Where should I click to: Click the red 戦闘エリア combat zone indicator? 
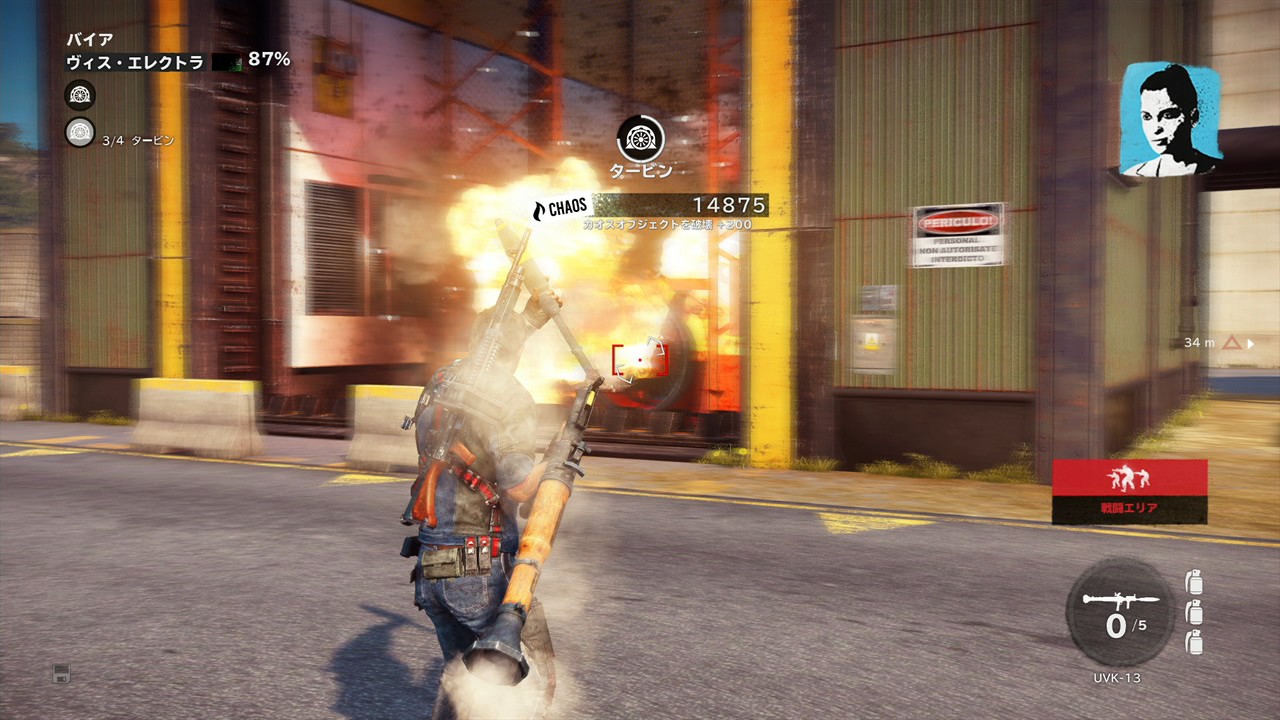pos(1129,491)
